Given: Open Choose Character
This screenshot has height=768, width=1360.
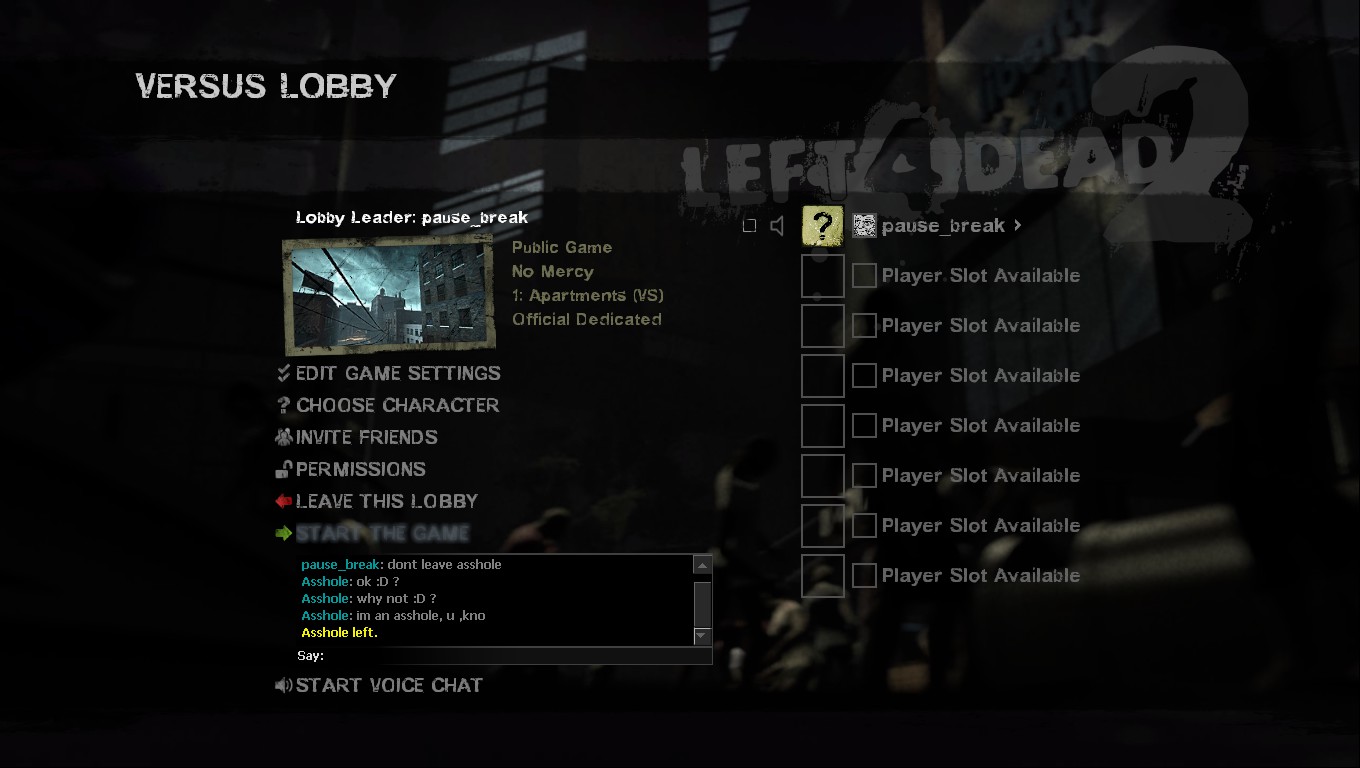Looking at the screenshot, I should click(397, 405).
